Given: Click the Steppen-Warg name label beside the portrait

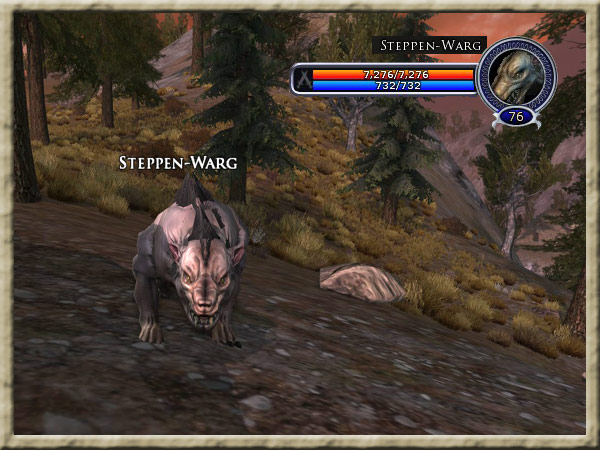Looking at the screenshot, I should pyautogui.click(x=429, y=45).
